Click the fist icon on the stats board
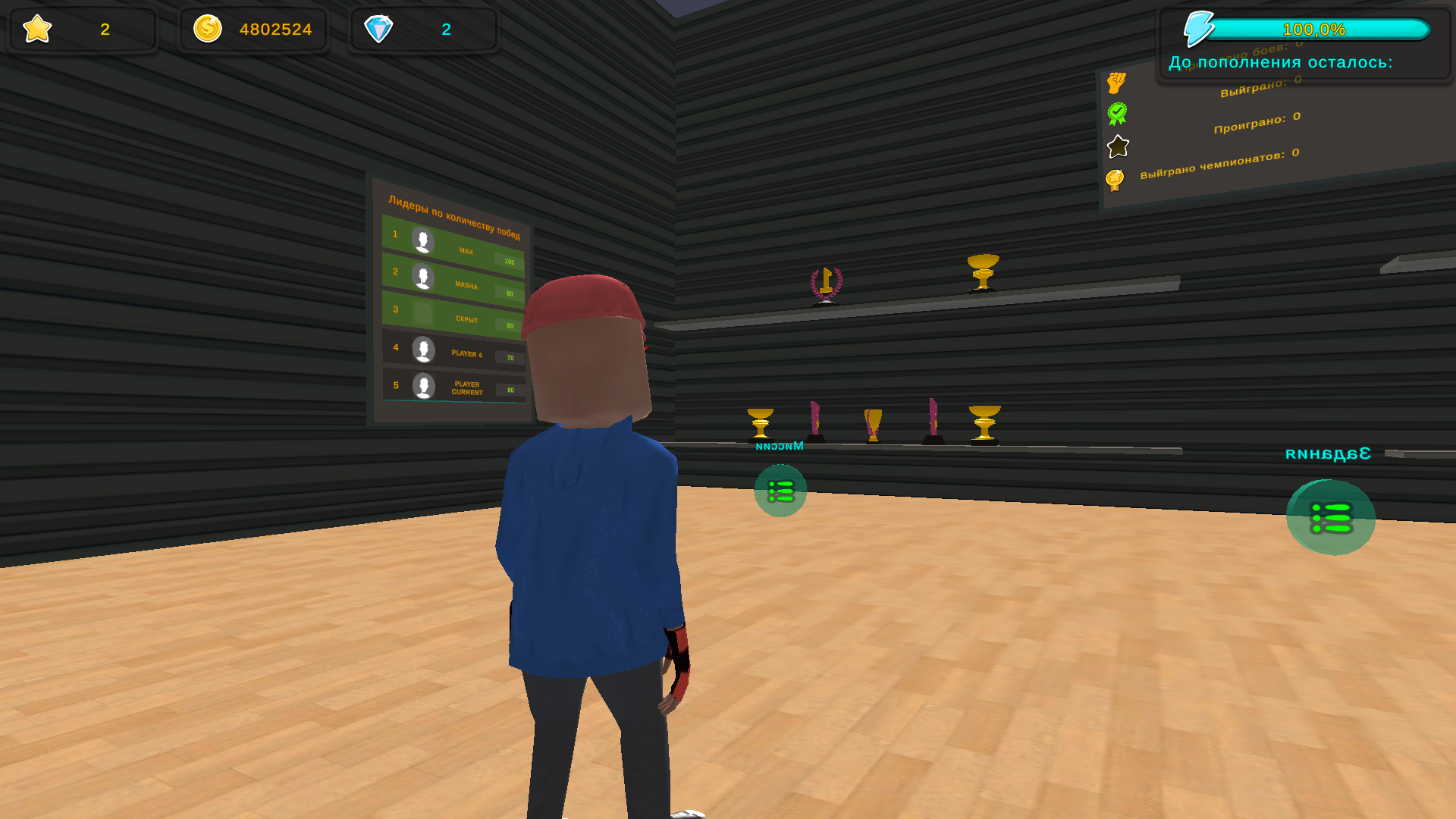 [x=1116, y=83]
